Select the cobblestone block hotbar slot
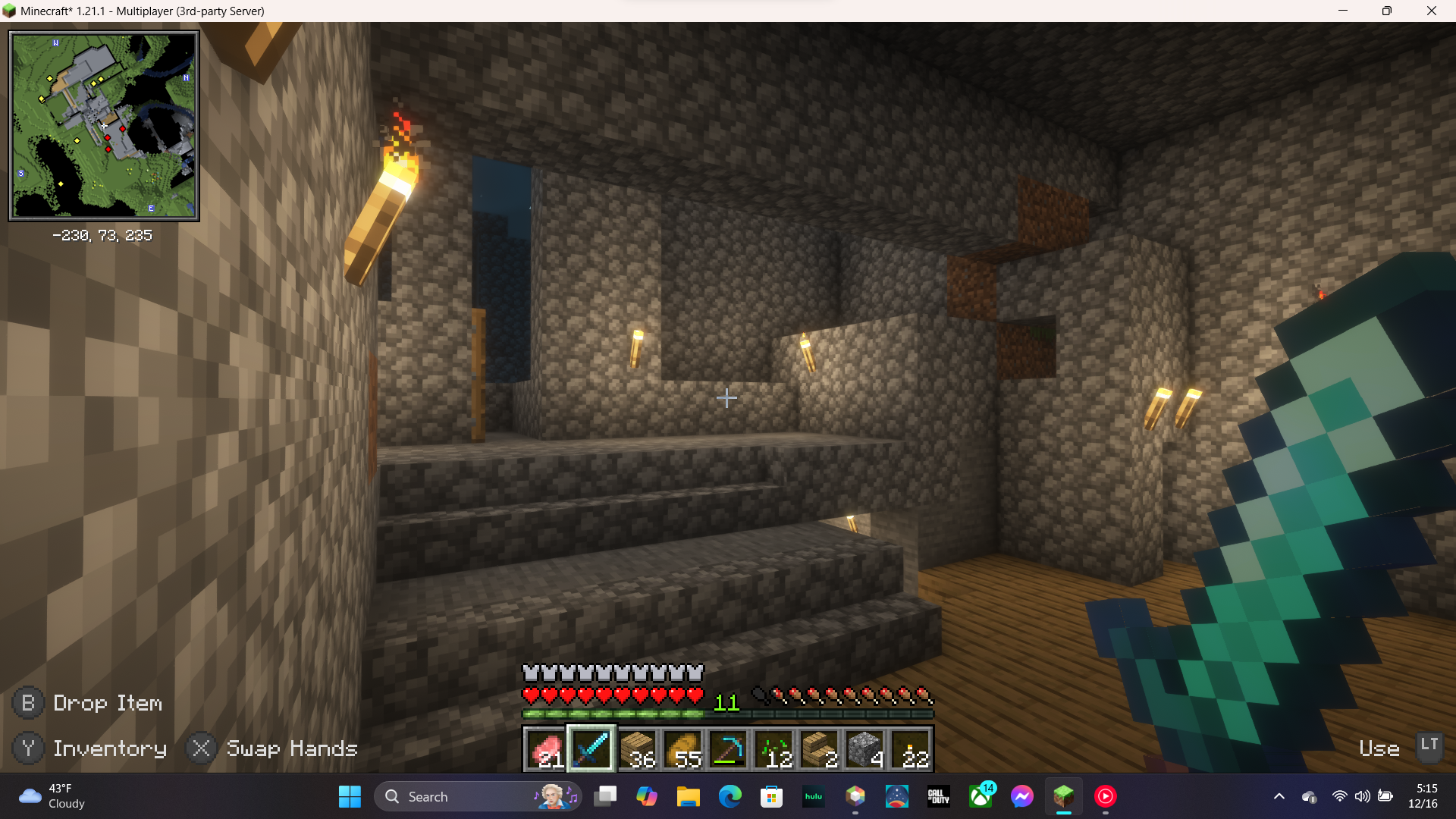The width and height of the screenshot is (1456, 819). [864, 749]
